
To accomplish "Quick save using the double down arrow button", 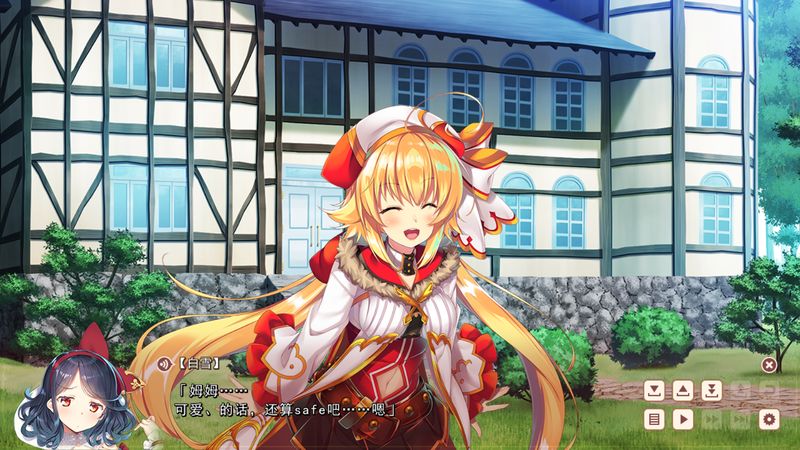I will pyautogui.click(x=711, y=391).
